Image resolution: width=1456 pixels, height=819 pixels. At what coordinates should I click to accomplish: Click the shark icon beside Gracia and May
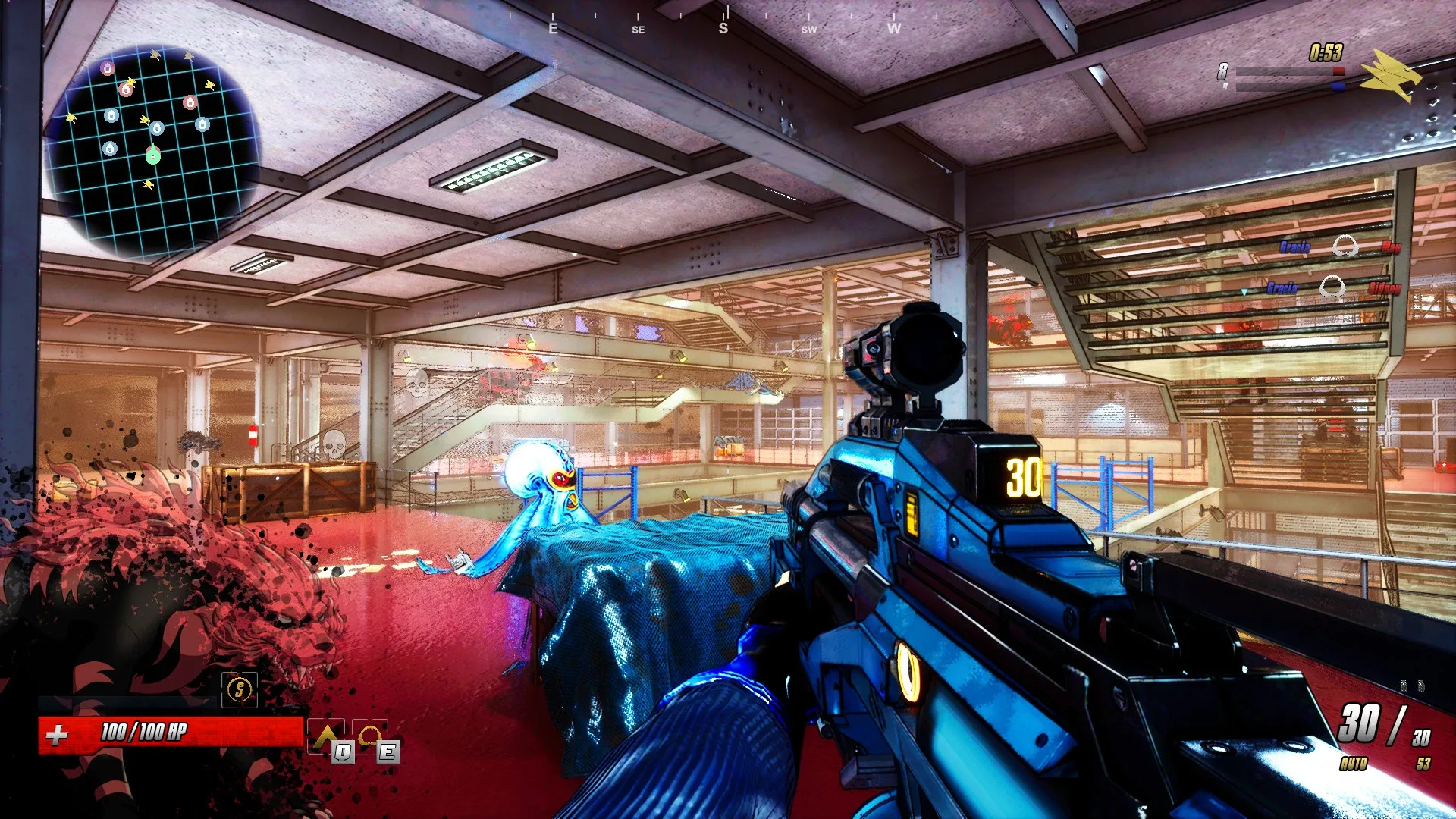click(1345, 245)
